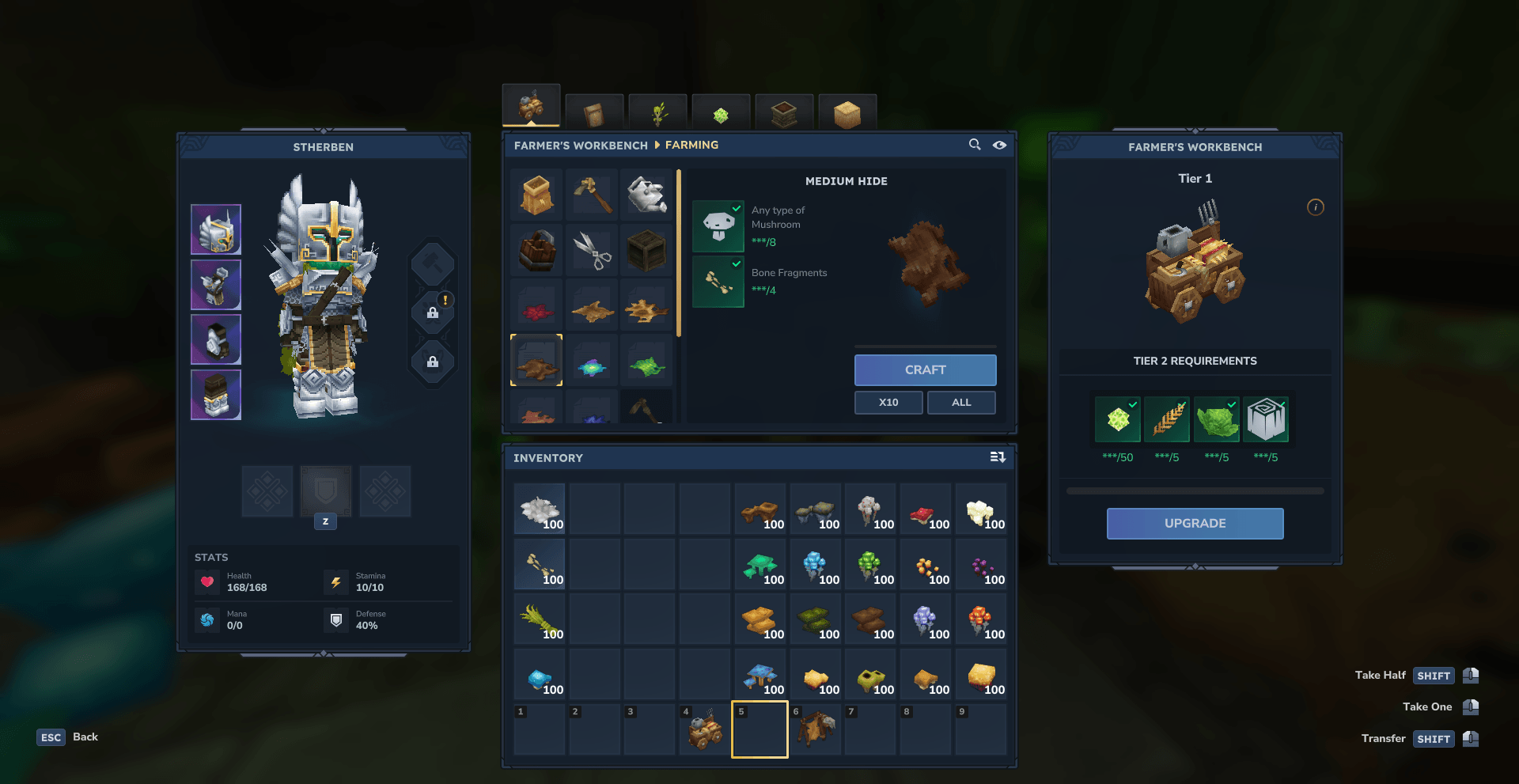Craft all with the ALL button

961,402
